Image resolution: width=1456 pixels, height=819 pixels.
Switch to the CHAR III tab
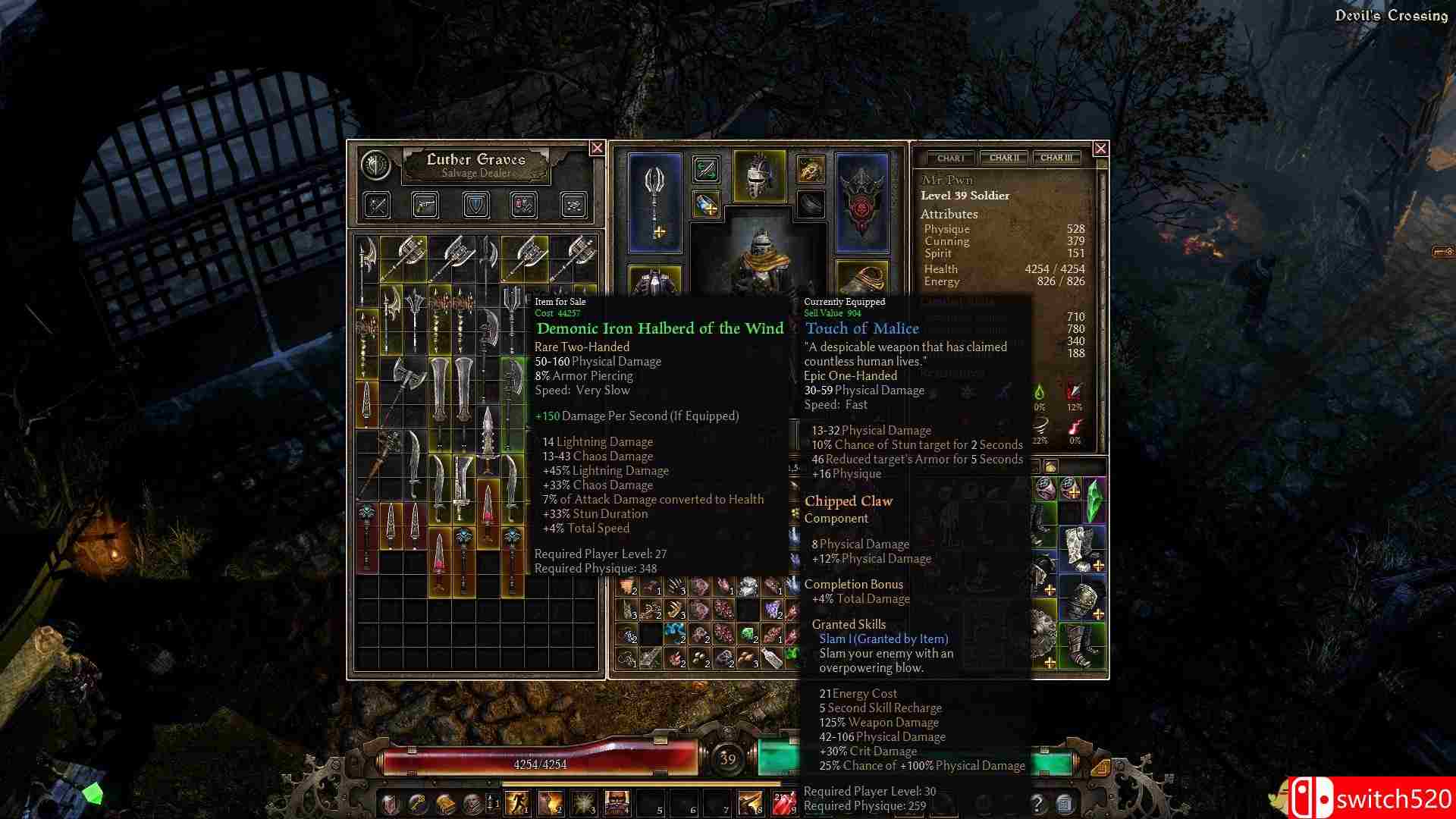pos(1056,158)
